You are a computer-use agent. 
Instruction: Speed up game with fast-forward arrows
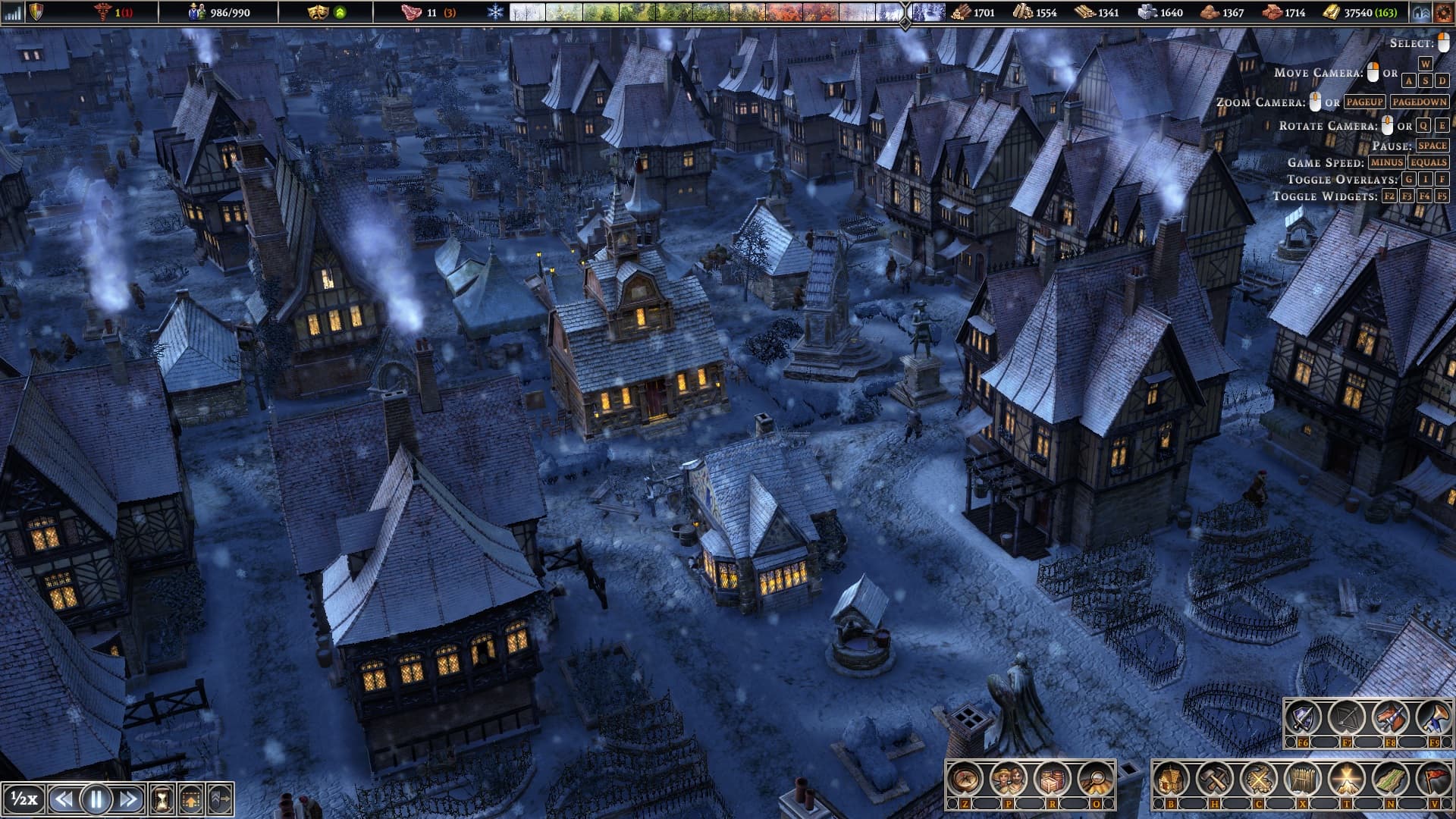pos(129,799)
